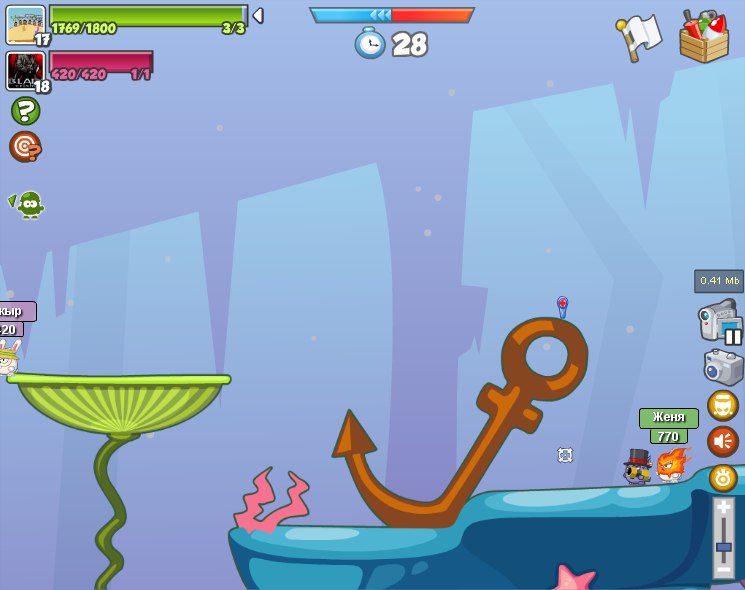The height and width of the screenshot is (590, 745).
Task: Open the weapons crate inventory
Action: click(x=703, y=37)
